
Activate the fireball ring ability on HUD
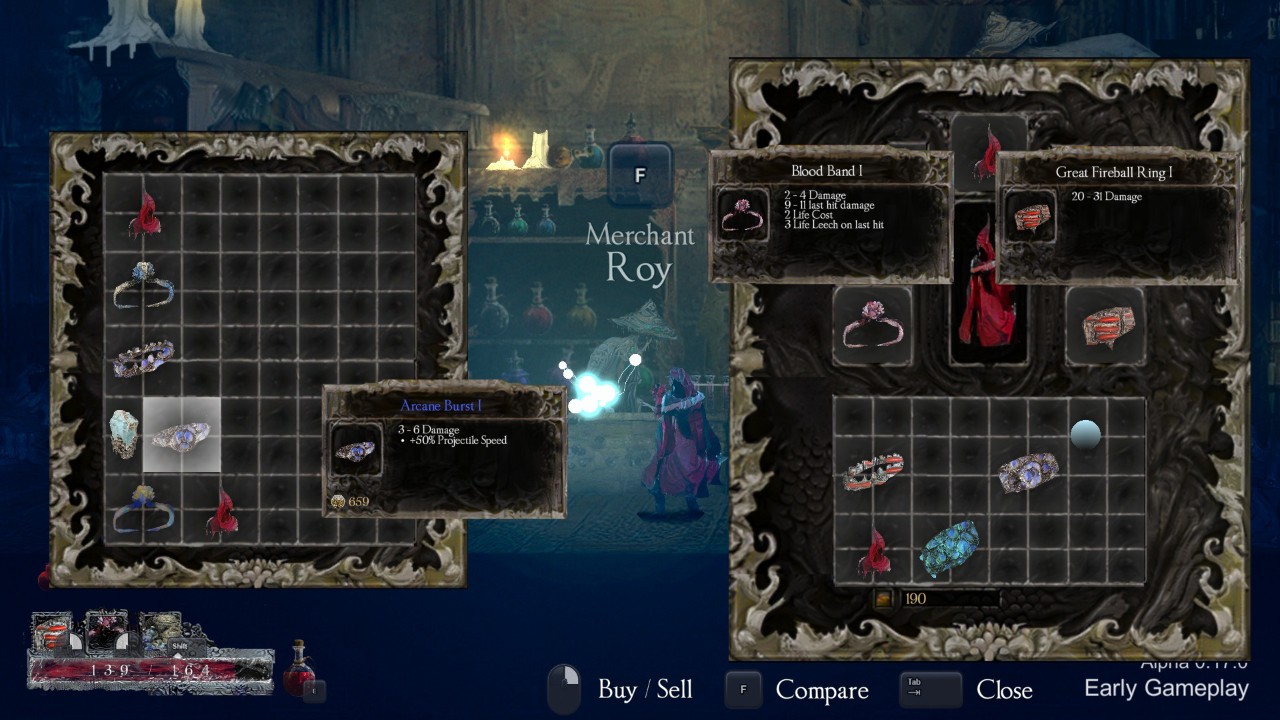52,632
